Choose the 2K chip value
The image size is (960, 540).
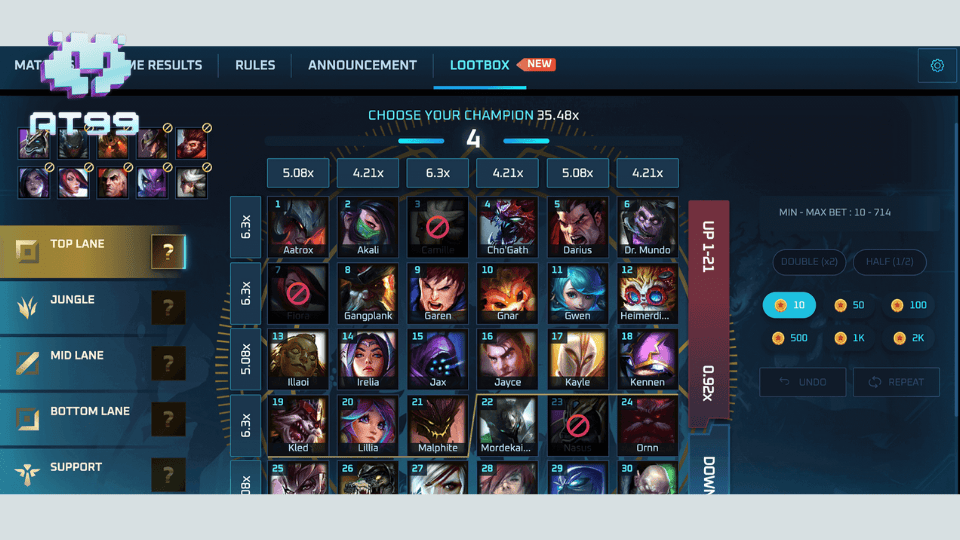tap(910, 338)
